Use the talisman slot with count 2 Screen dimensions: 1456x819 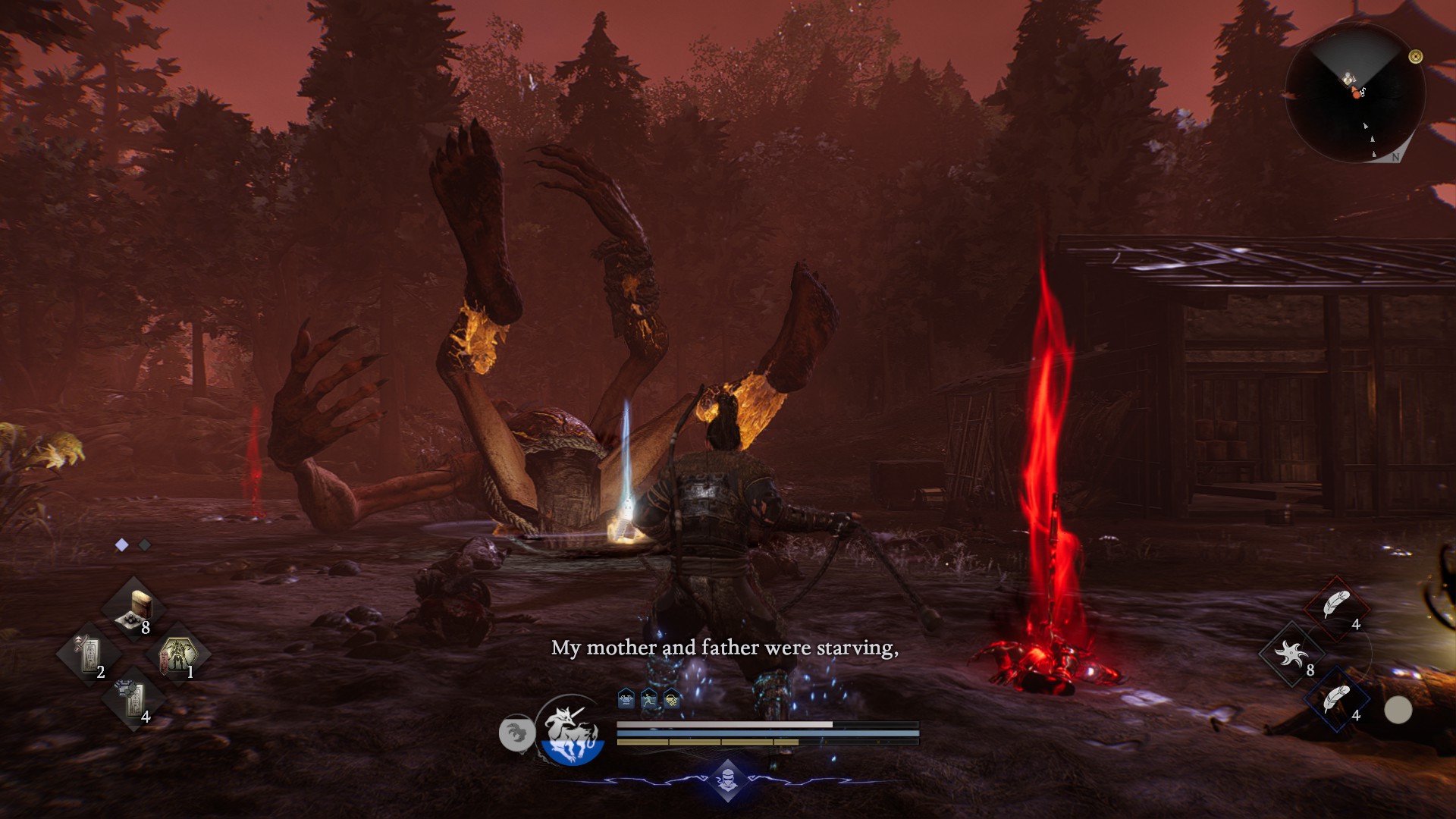tap(89, 654)
